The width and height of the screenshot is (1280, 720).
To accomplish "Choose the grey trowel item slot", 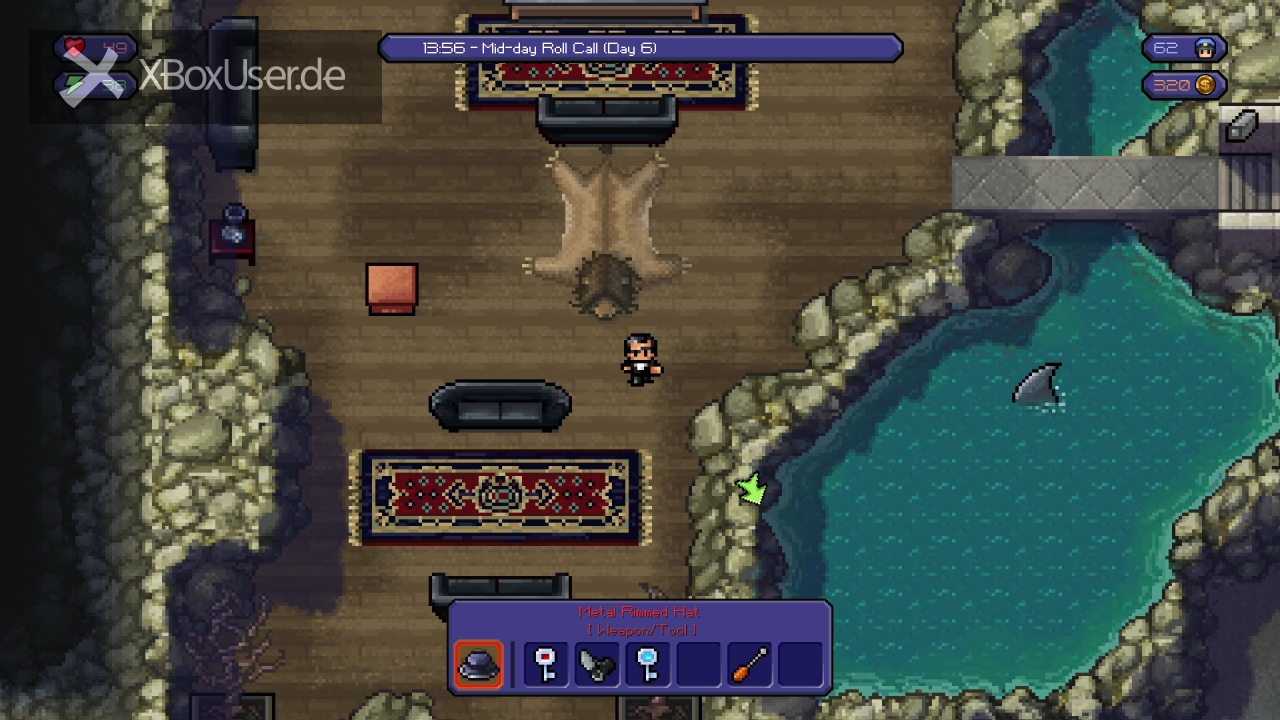I will [597, 665].
